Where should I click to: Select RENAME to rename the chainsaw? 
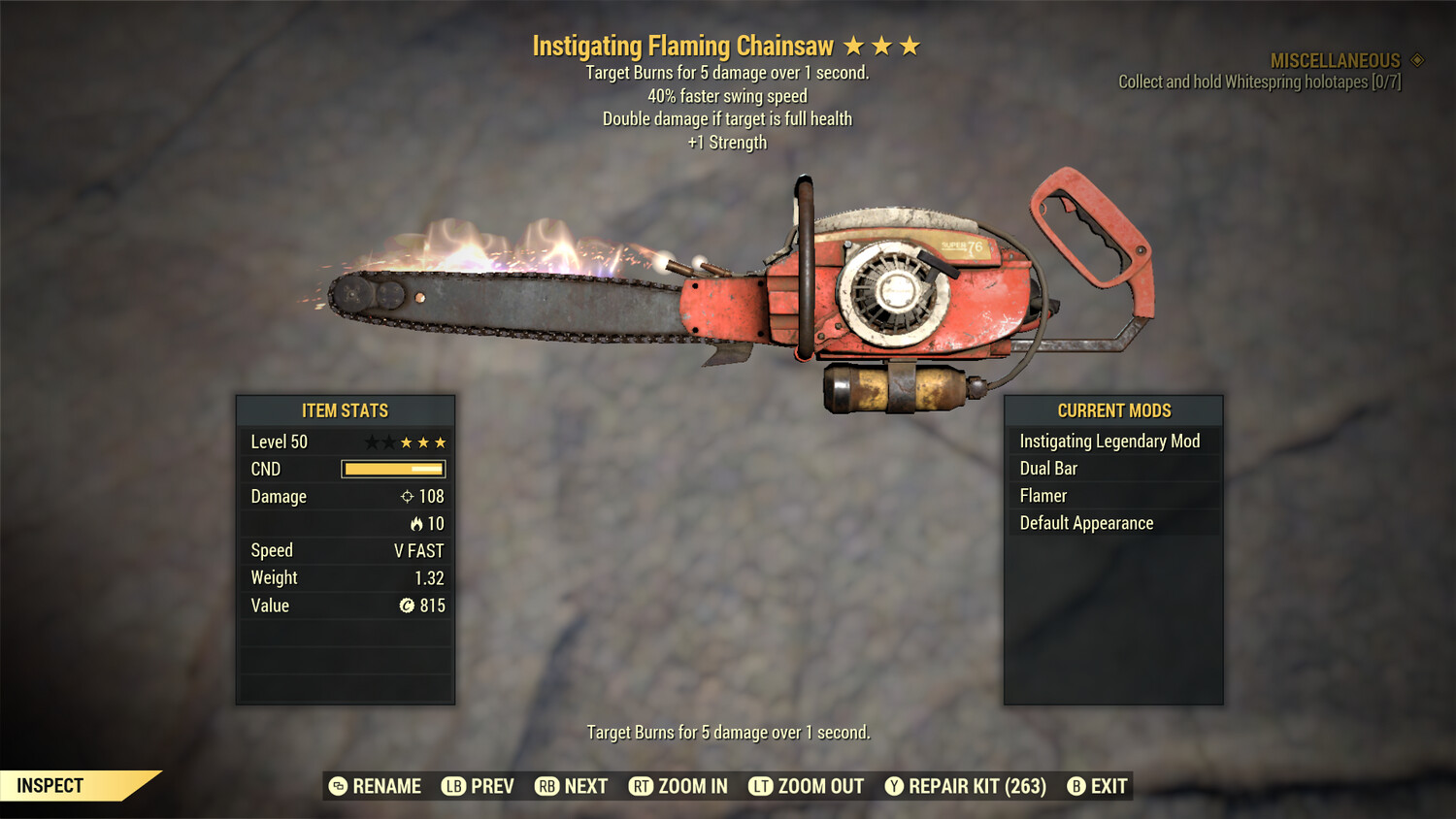[386, 786]
